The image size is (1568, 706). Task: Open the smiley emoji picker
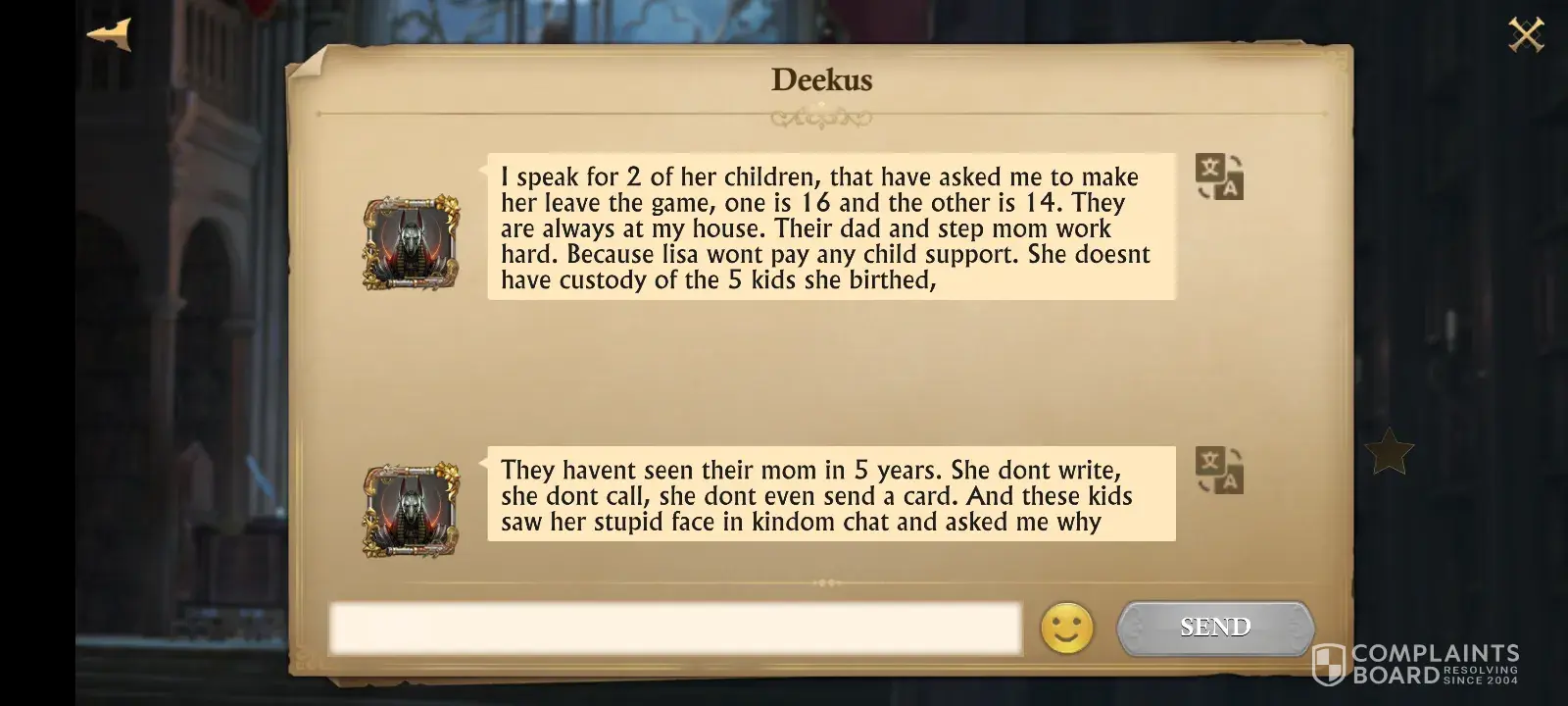pos(1066,628)
